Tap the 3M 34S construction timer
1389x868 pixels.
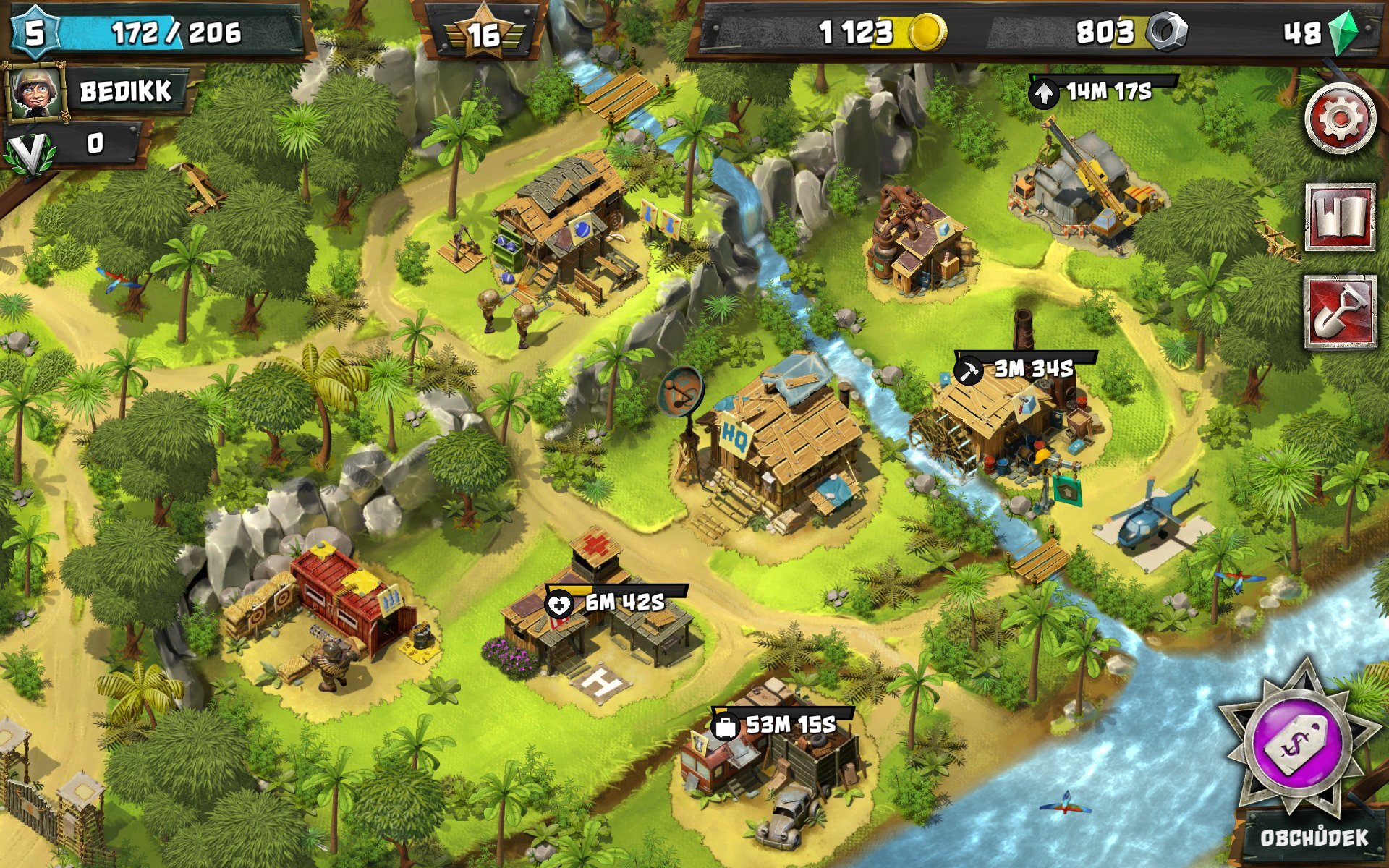pos(1024,369)
